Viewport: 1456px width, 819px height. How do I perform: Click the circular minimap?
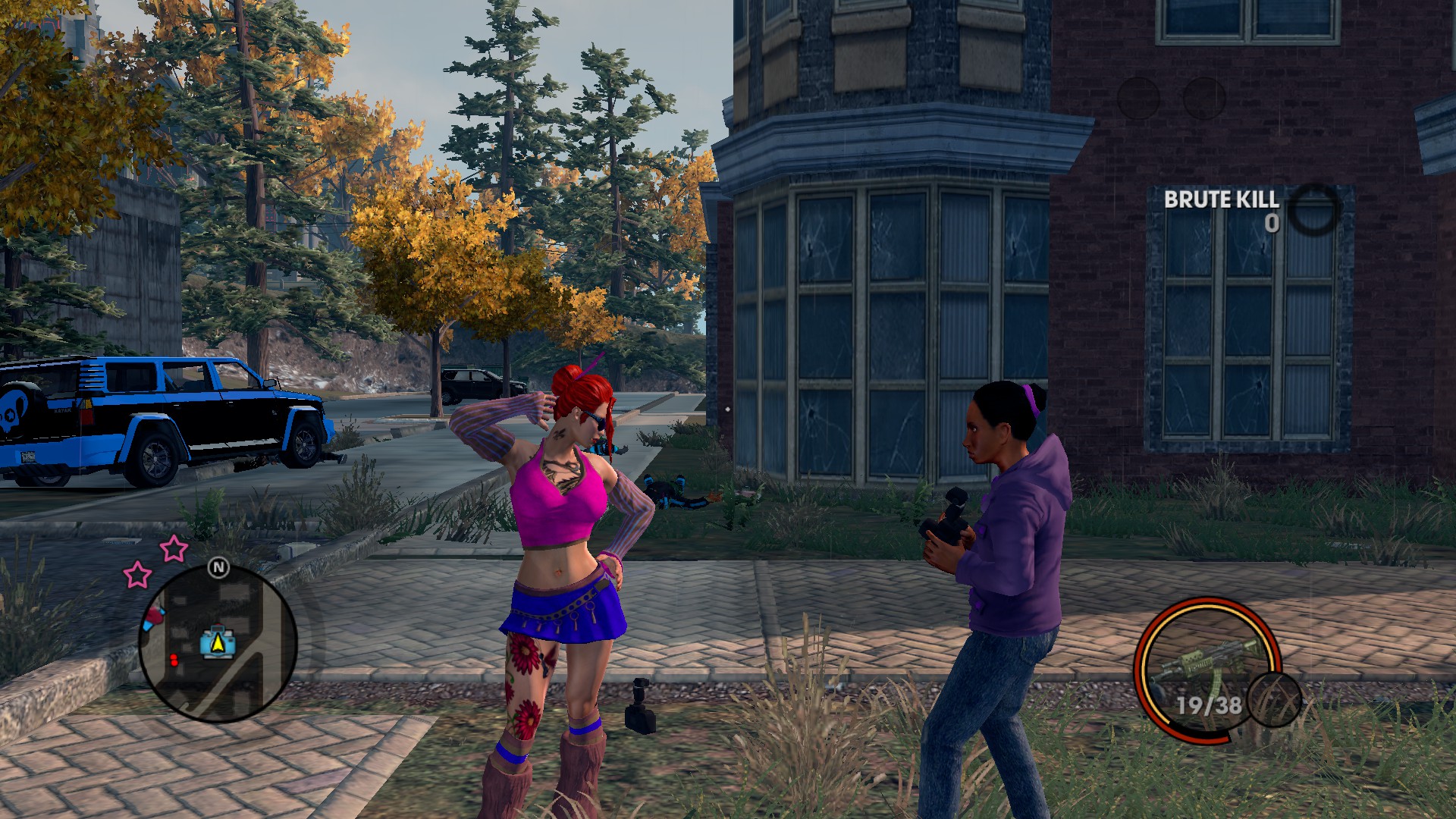click(218, 643)
